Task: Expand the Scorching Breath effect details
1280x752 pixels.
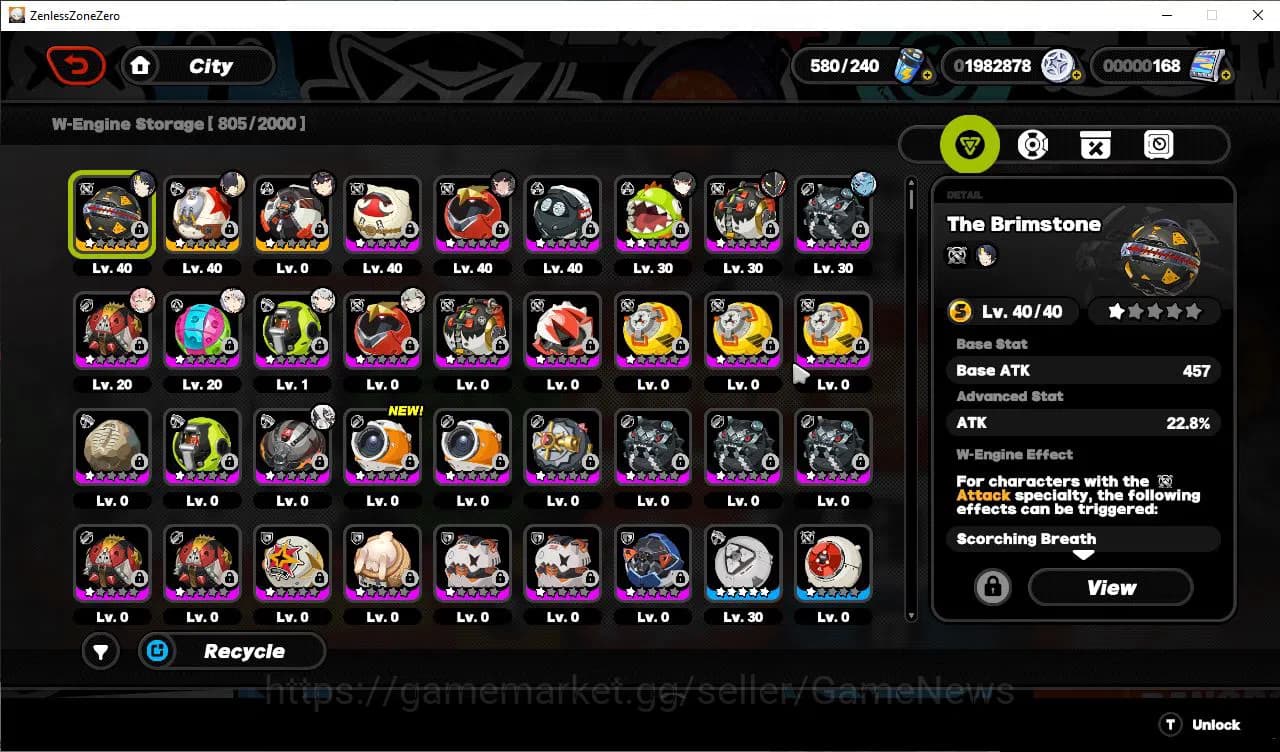Action: click(1083, 539)
